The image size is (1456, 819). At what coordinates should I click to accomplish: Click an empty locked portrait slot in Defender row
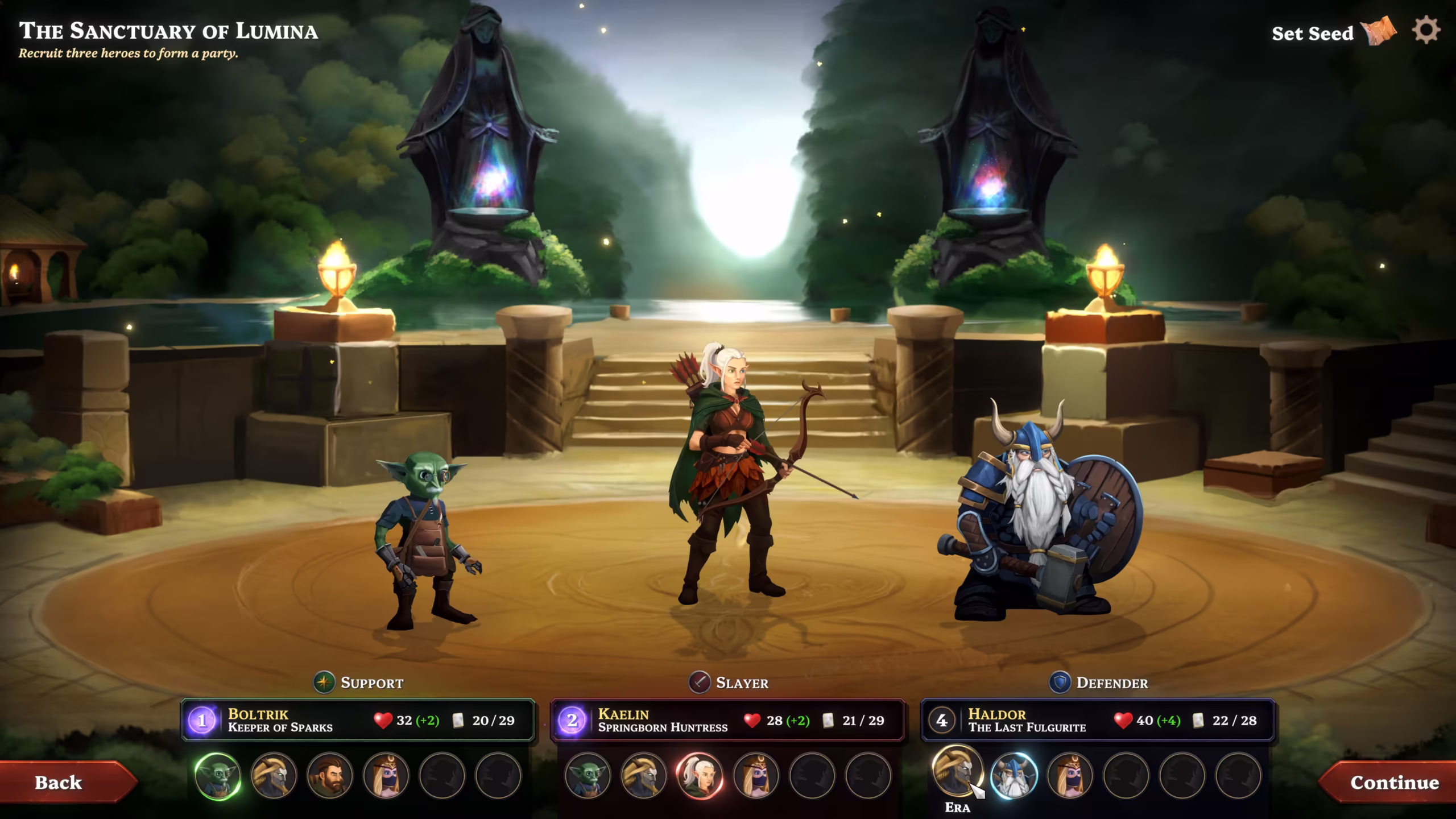pyautogui.click(x=1126, y=775)
